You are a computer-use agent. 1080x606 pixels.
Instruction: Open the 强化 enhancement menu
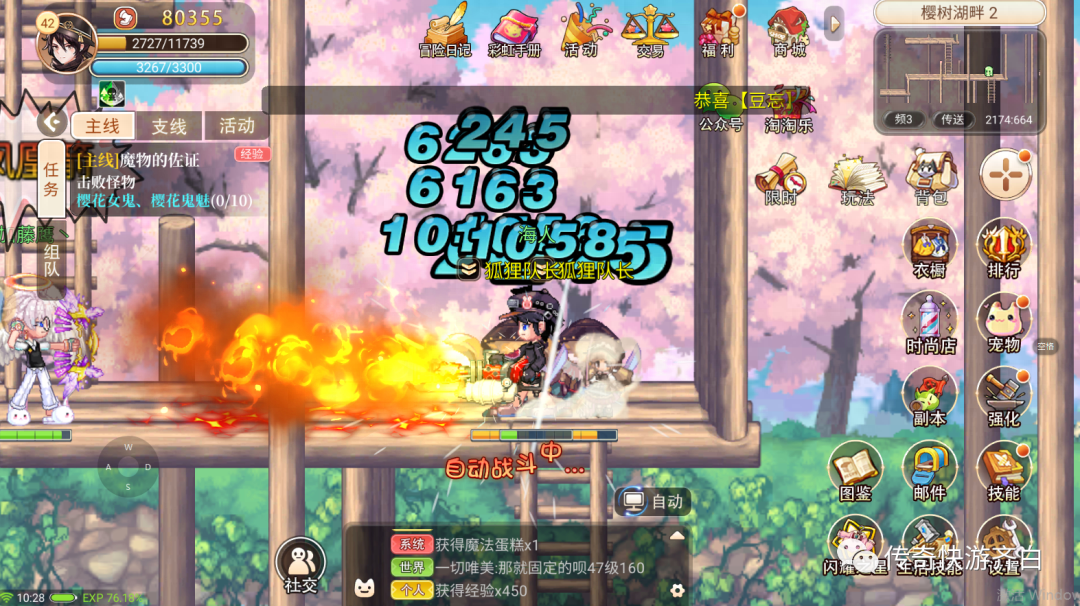(x=1003, y=396)
